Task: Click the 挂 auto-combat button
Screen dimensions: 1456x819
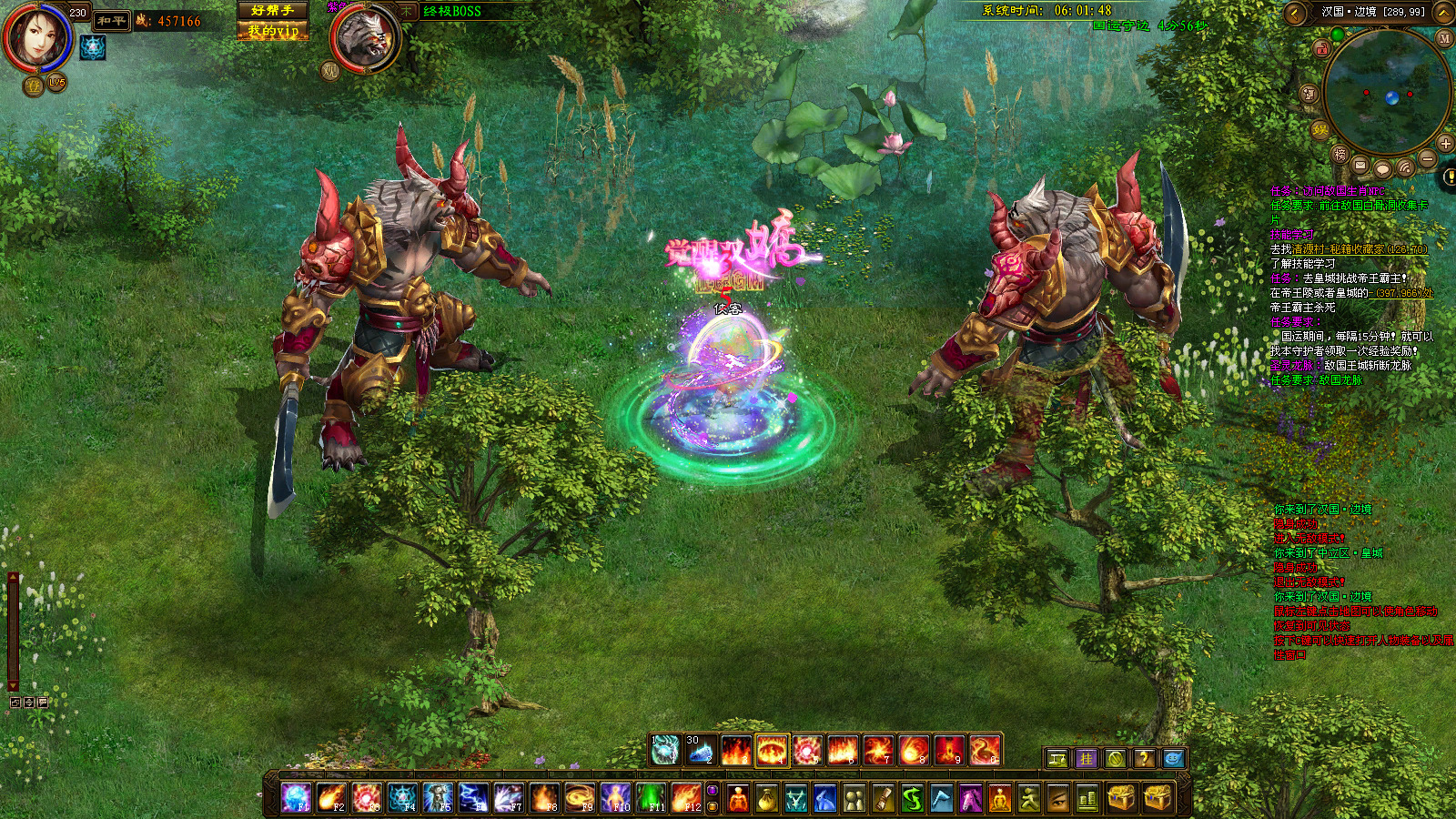Action: (x=1087, y=758)
